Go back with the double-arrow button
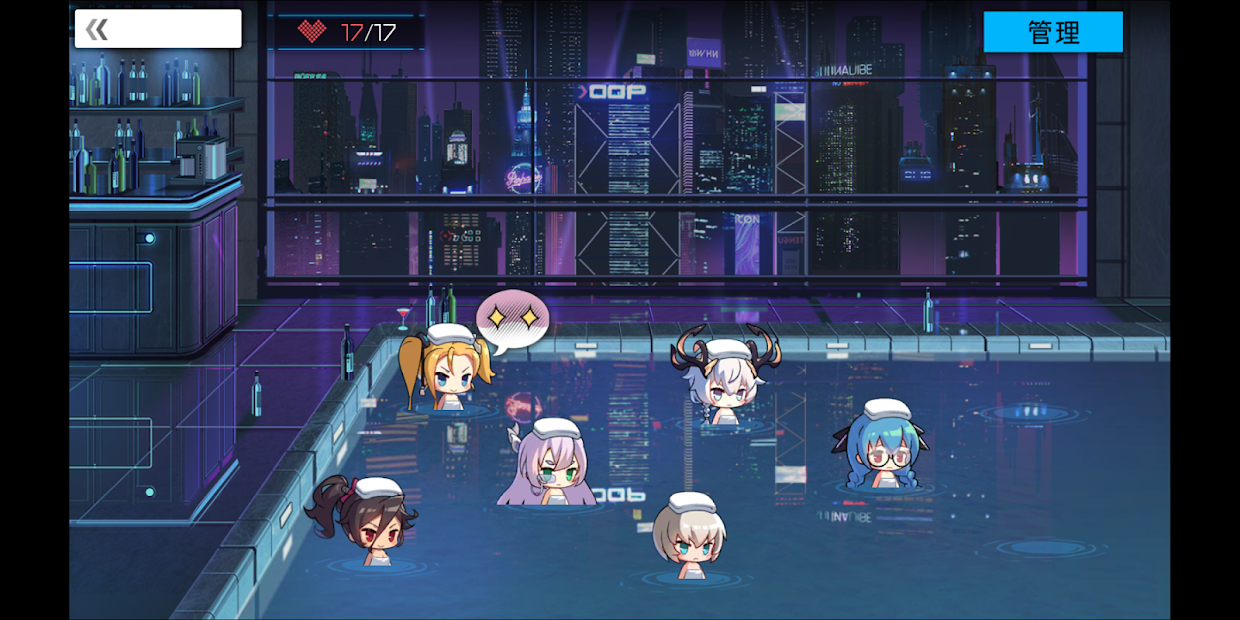This screenshot has width=1240, height=620. point(97,29)
